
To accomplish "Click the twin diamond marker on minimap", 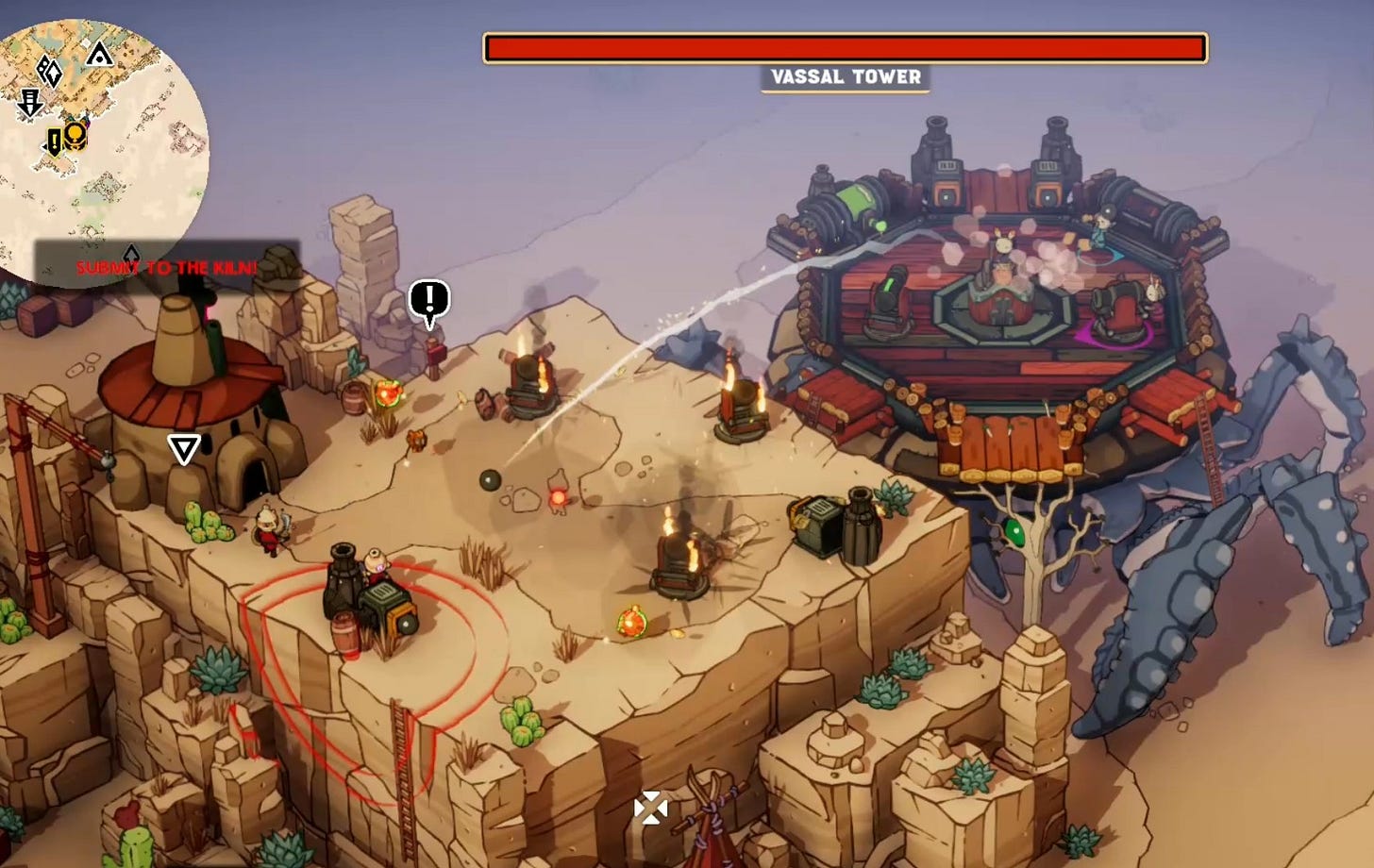I will [49, 71].
